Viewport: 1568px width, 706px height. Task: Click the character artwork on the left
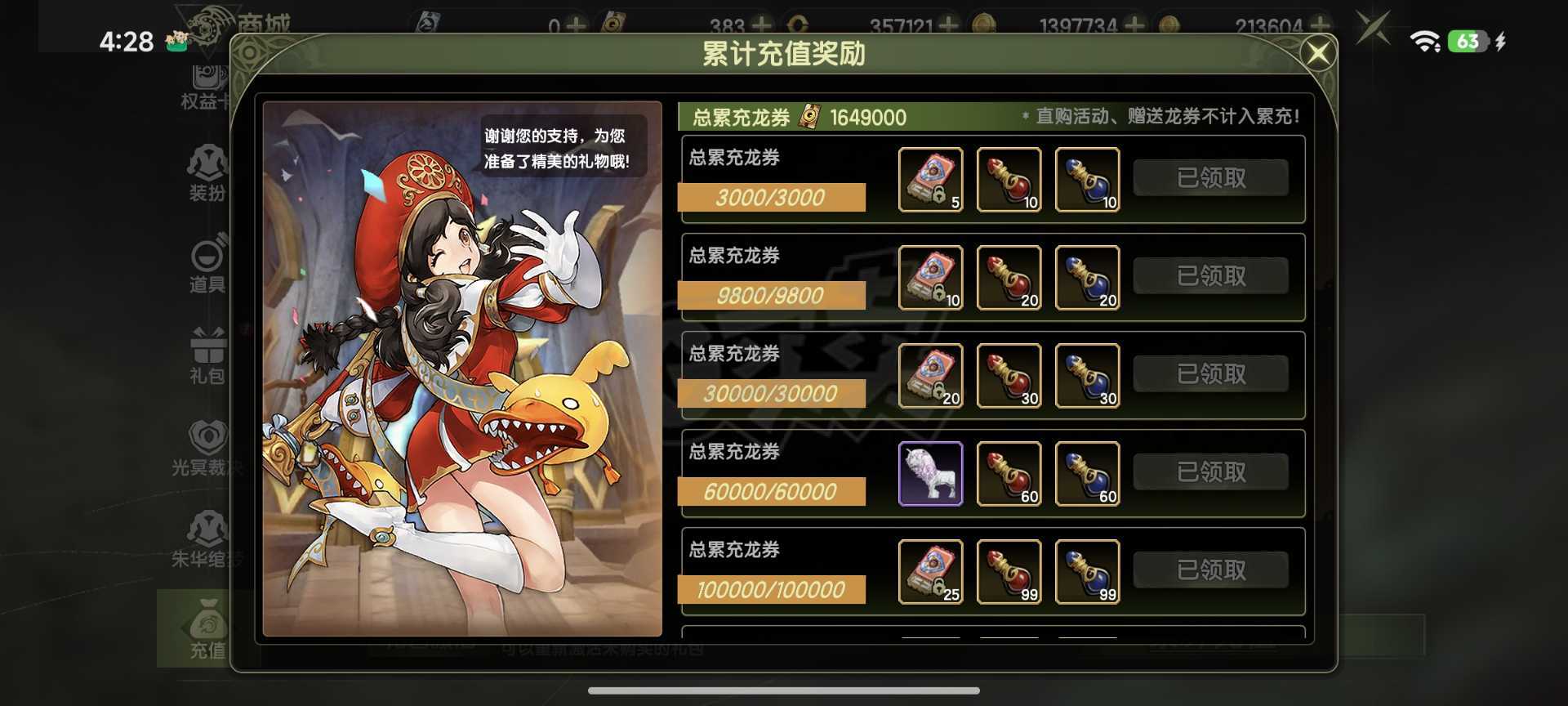pyautogui.click(x=461, y=368)
